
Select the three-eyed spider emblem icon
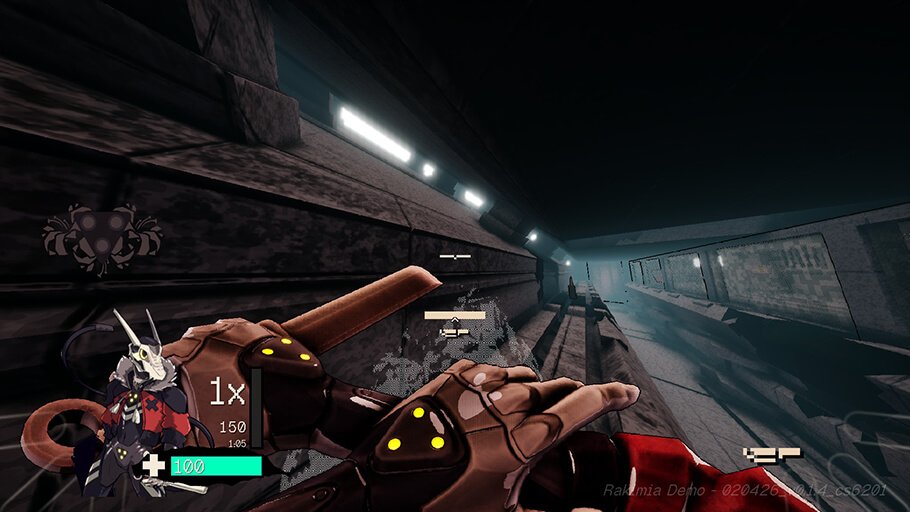[x=102, y=236]
